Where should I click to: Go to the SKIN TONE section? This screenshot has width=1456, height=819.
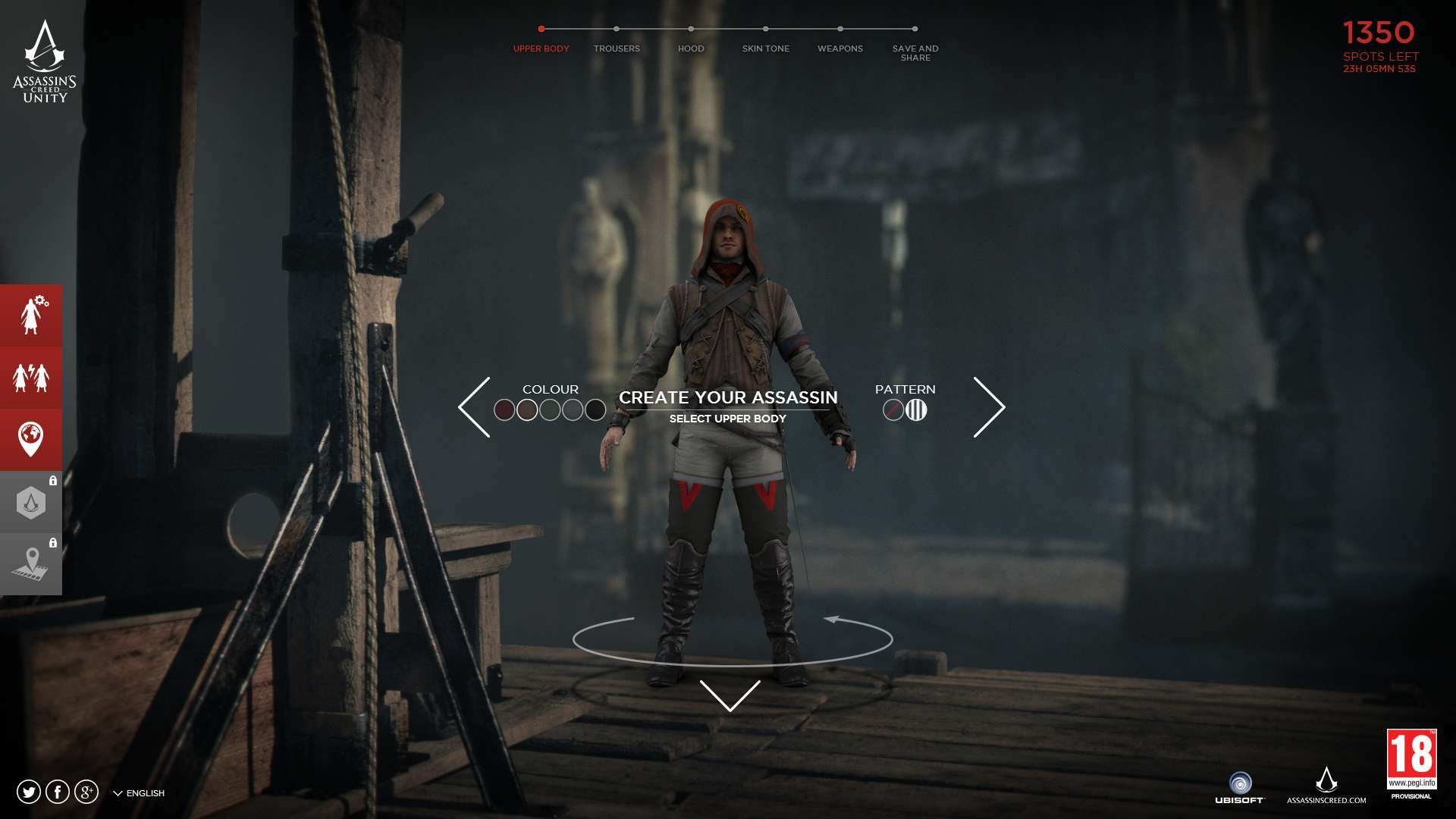click(765, 48)
